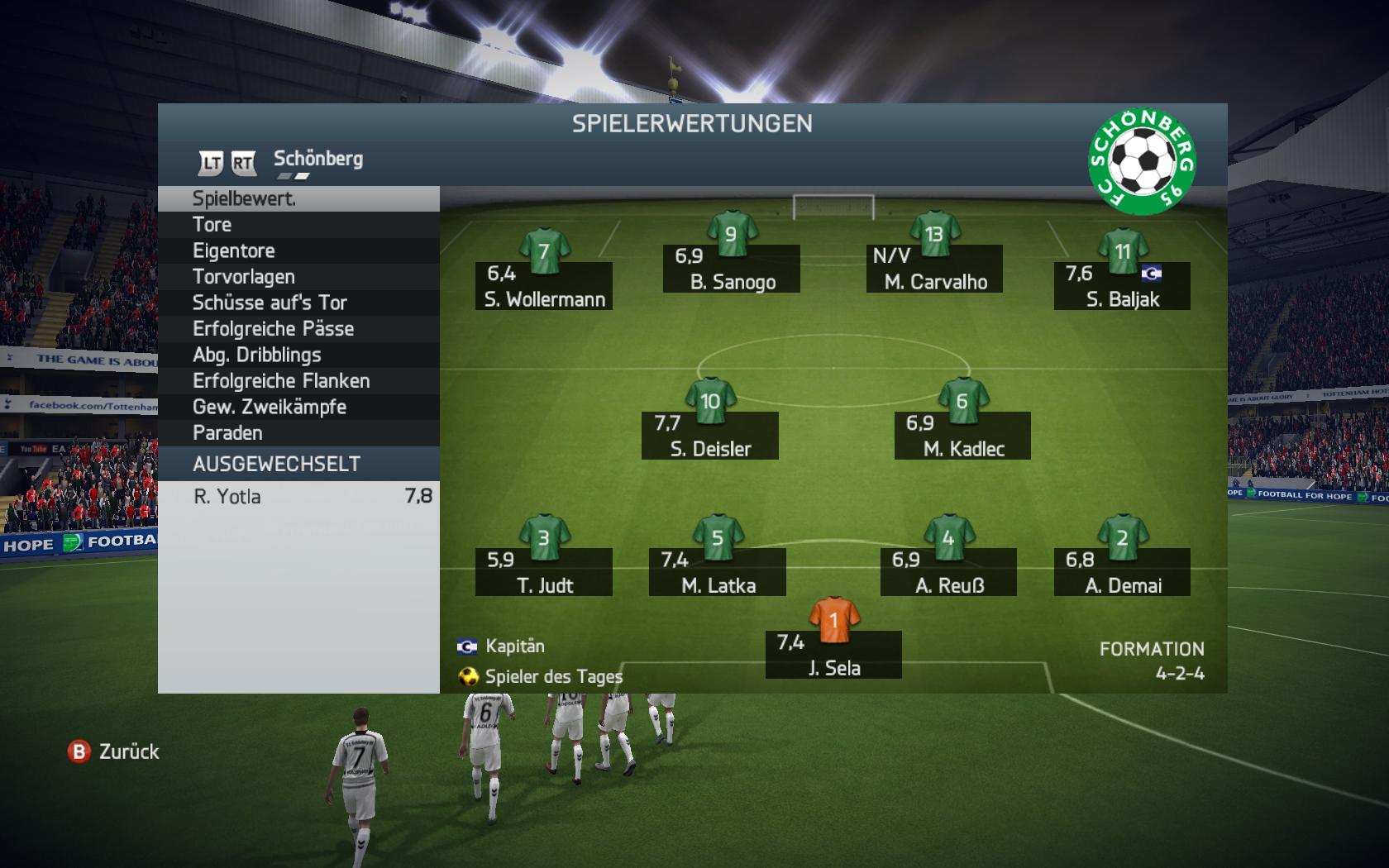The image size is (1389, 868).
Task: Select Gew. Zweikämpfe stat category
Action: click(298, 407)
